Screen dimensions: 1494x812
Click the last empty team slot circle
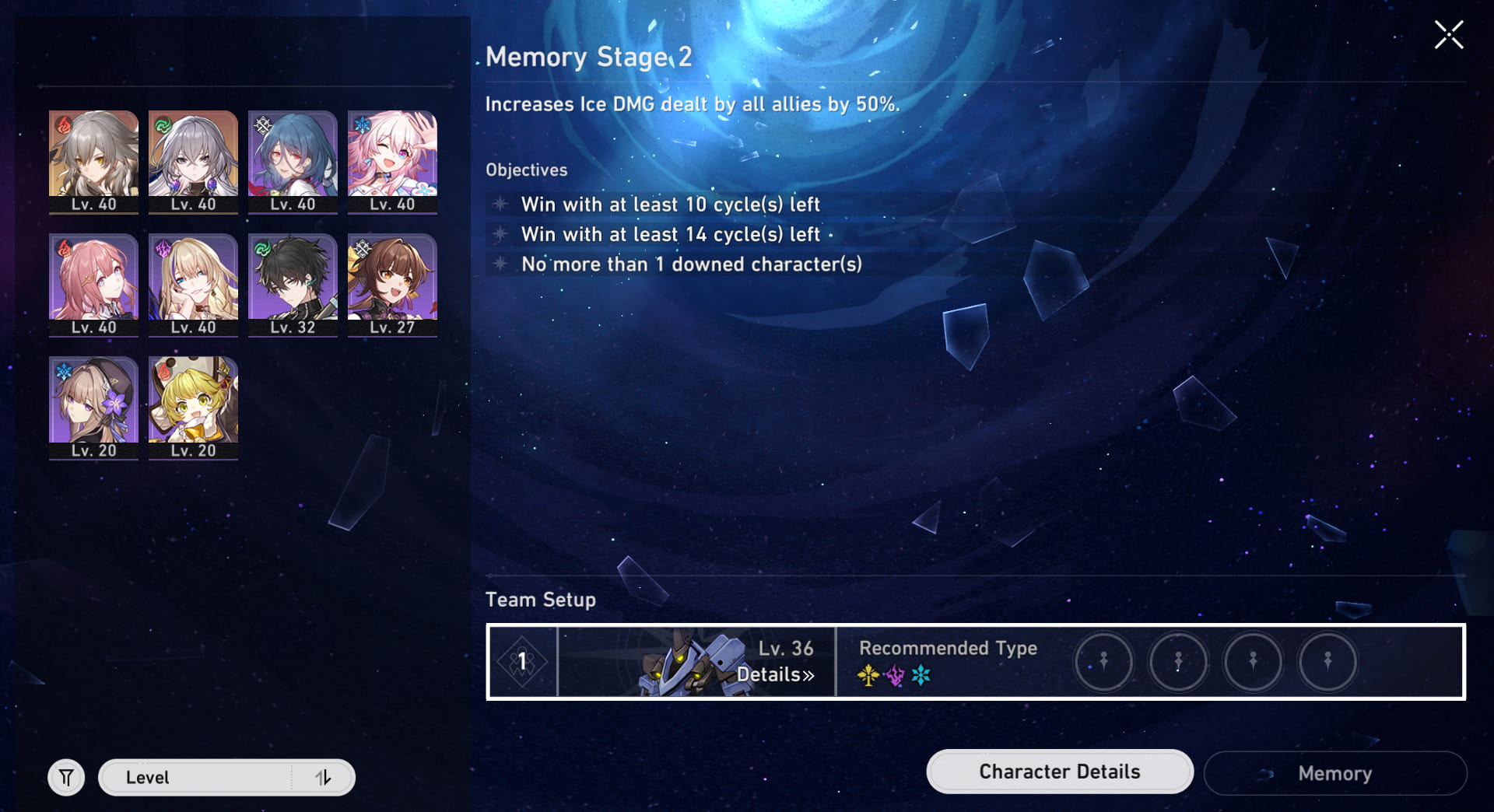pyautogui.click(x=1327, y=661)
